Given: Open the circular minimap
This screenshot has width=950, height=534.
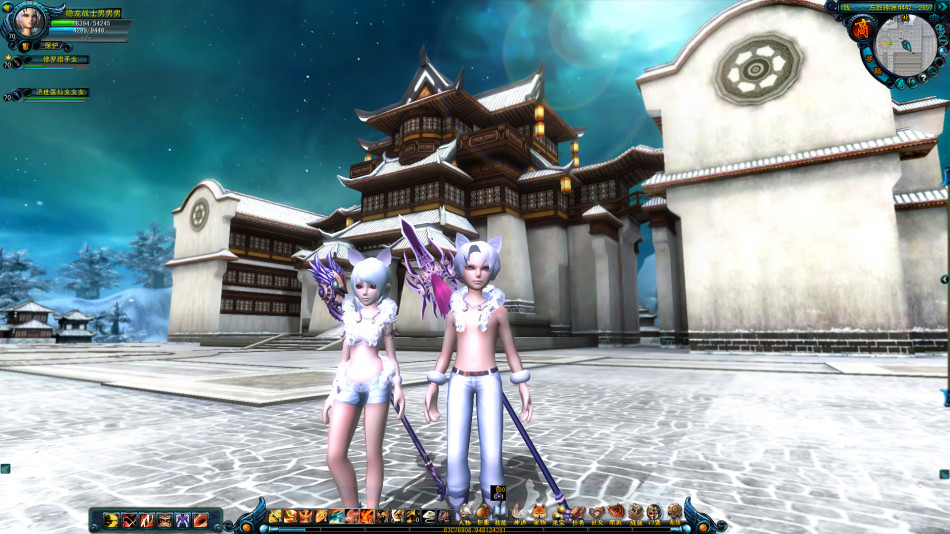Looking at the screenshot, I should click(905, 45).
